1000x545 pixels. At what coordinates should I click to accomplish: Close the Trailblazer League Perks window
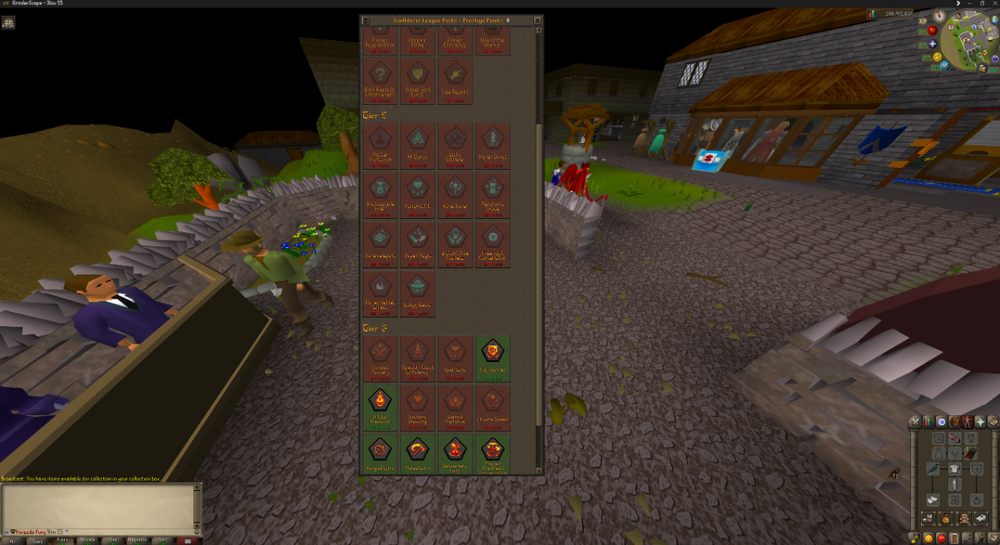click(537, 20)
